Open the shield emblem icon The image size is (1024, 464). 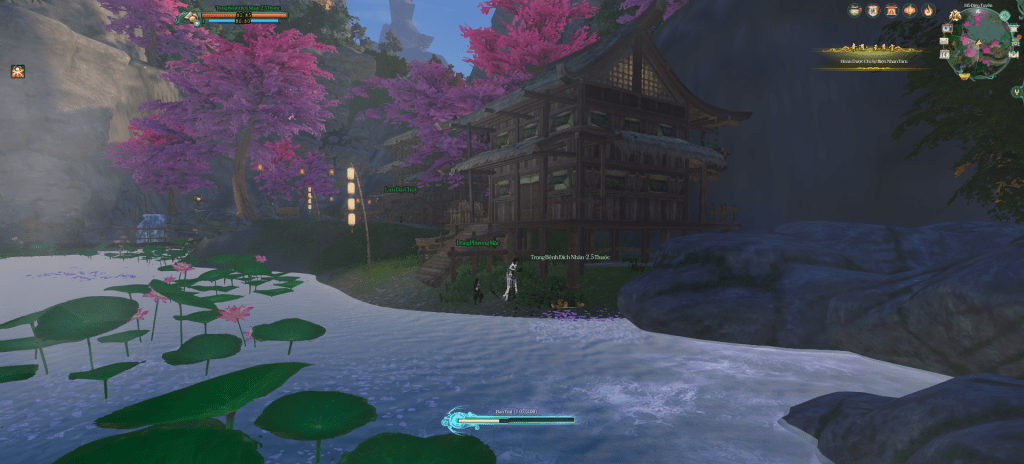click(x=873, y=10)
